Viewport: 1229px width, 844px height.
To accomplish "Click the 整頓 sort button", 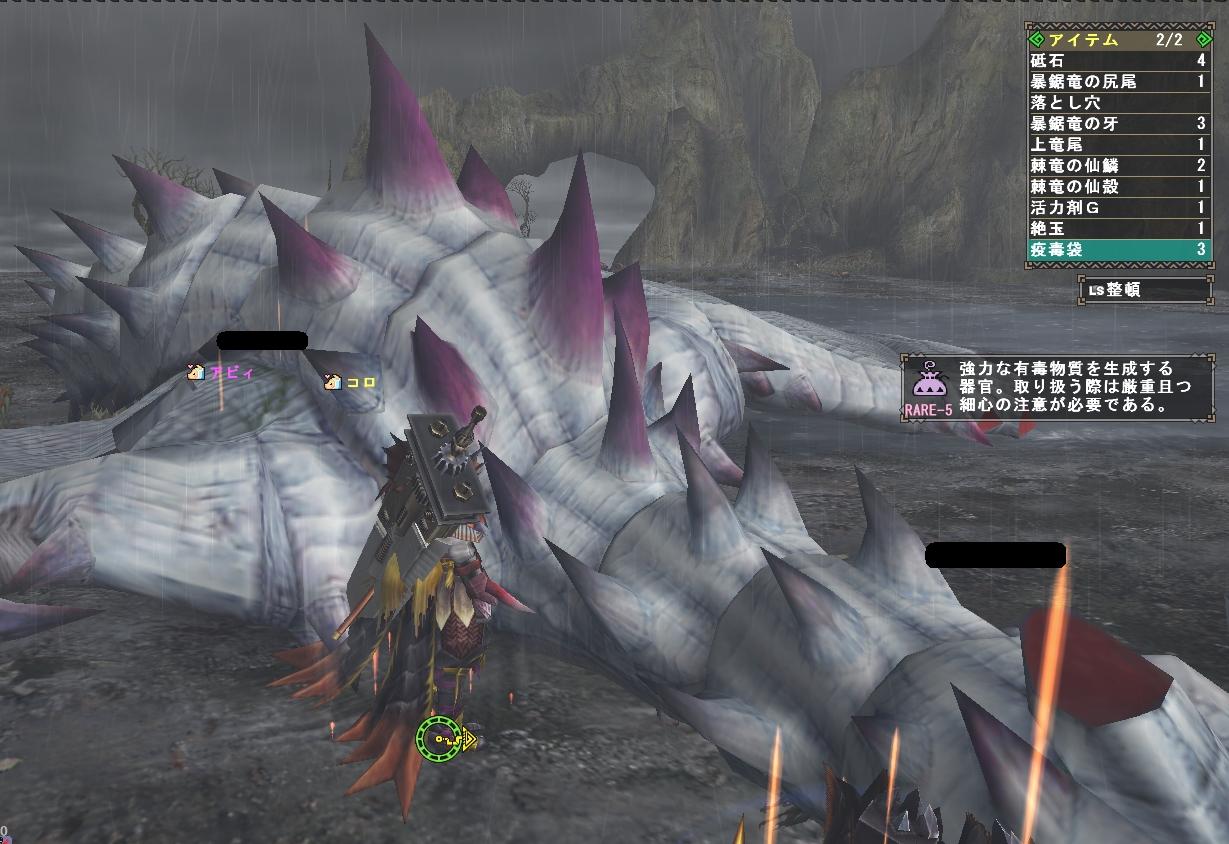I will tap(1145, 291).
